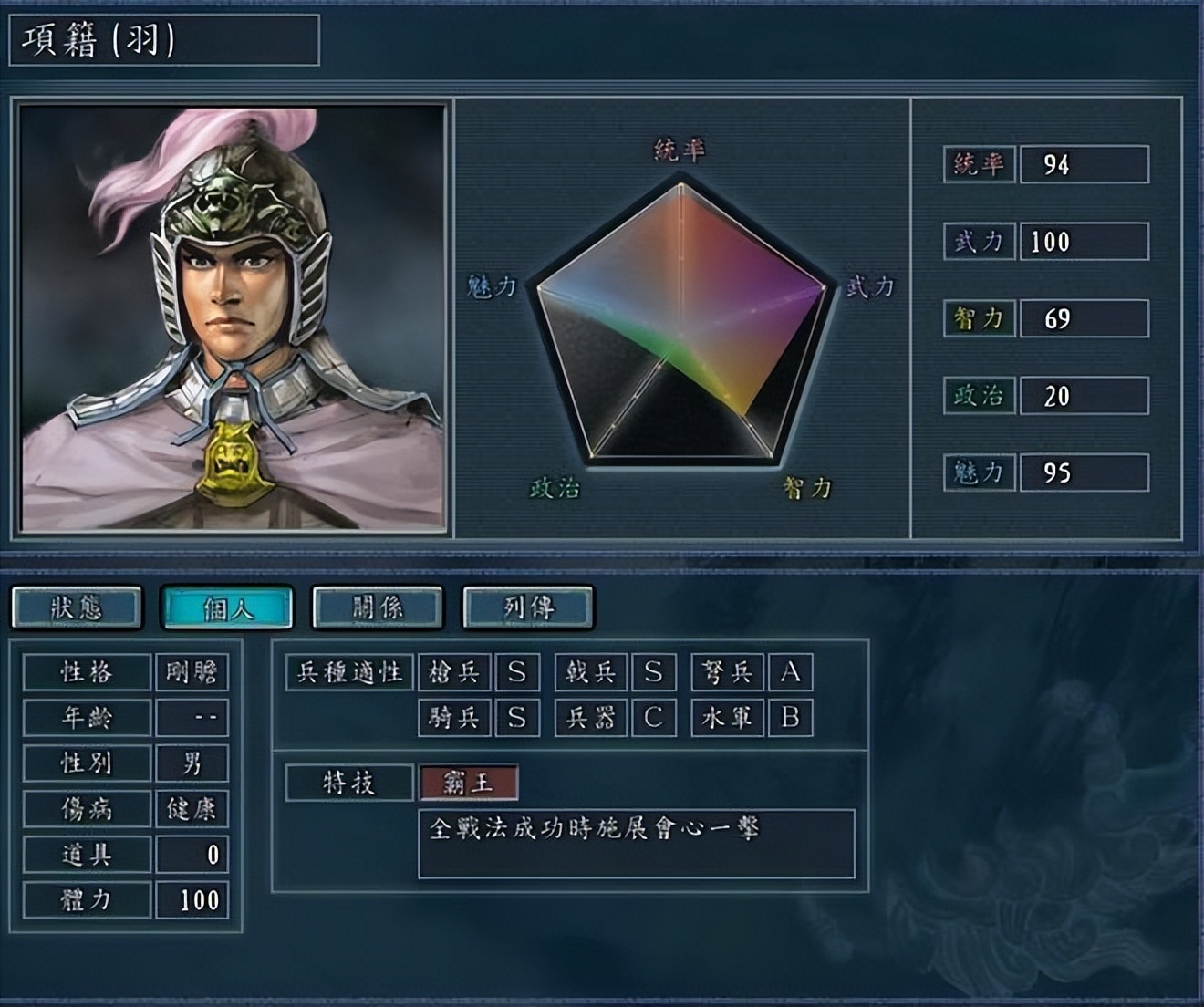Open the 列傳 biography tab
The width and height of the screenshot is (1204, 1007).
[x=527, y=607]
